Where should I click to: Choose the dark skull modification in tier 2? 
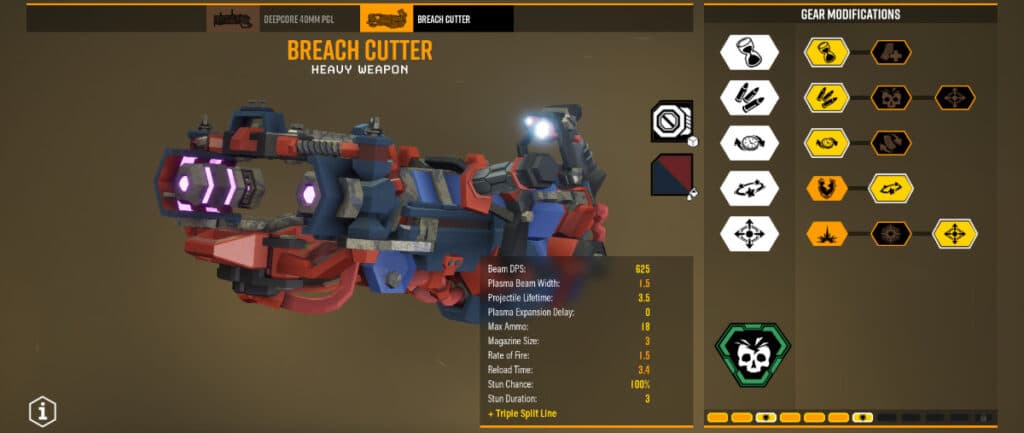(891, 98)
